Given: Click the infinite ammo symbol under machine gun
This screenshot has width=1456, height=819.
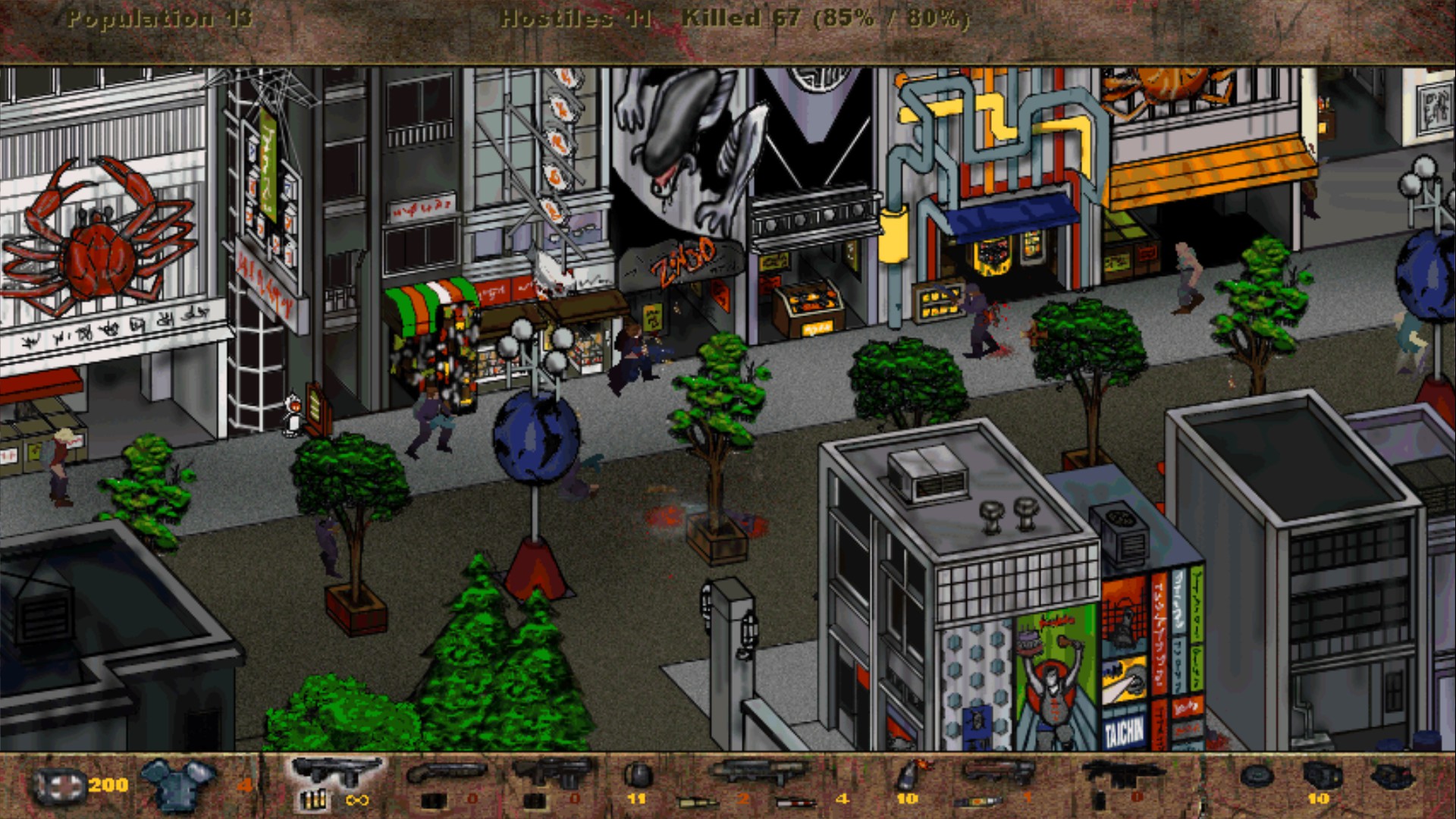Looking at the screenshot, I should tap(356, 799).
